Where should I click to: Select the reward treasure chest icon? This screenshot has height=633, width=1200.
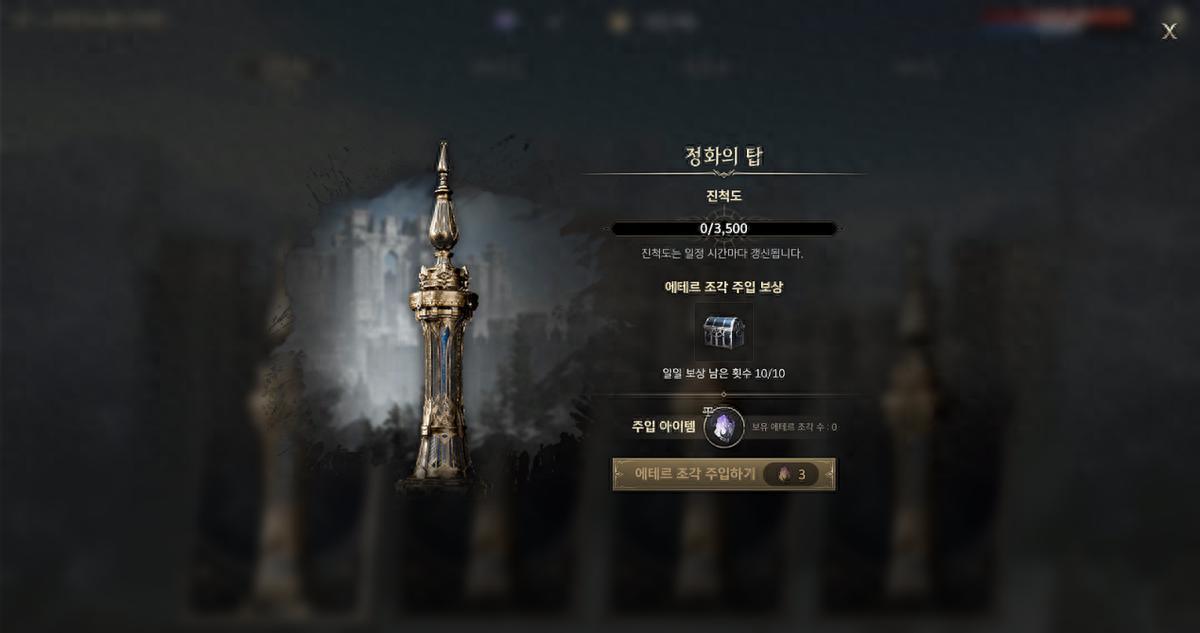coord(723,332)
